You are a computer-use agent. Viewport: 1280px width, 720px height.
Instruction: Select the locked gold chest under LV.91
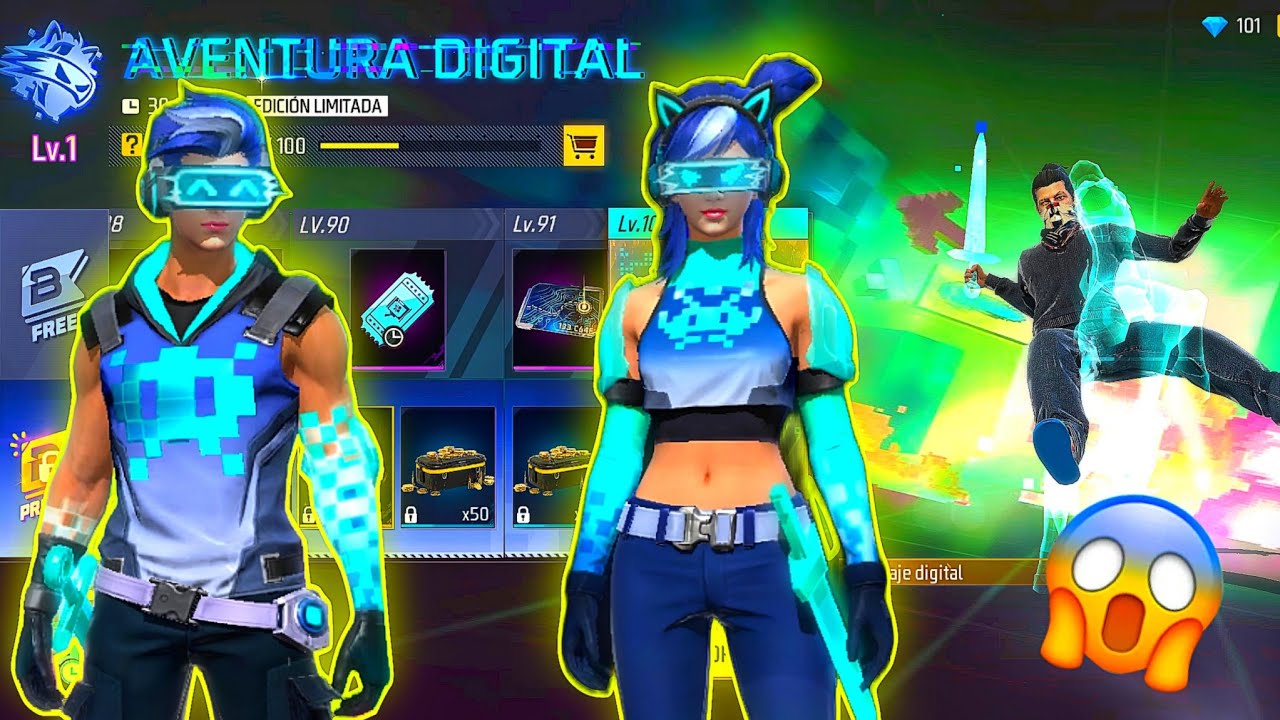pos(553,468)
